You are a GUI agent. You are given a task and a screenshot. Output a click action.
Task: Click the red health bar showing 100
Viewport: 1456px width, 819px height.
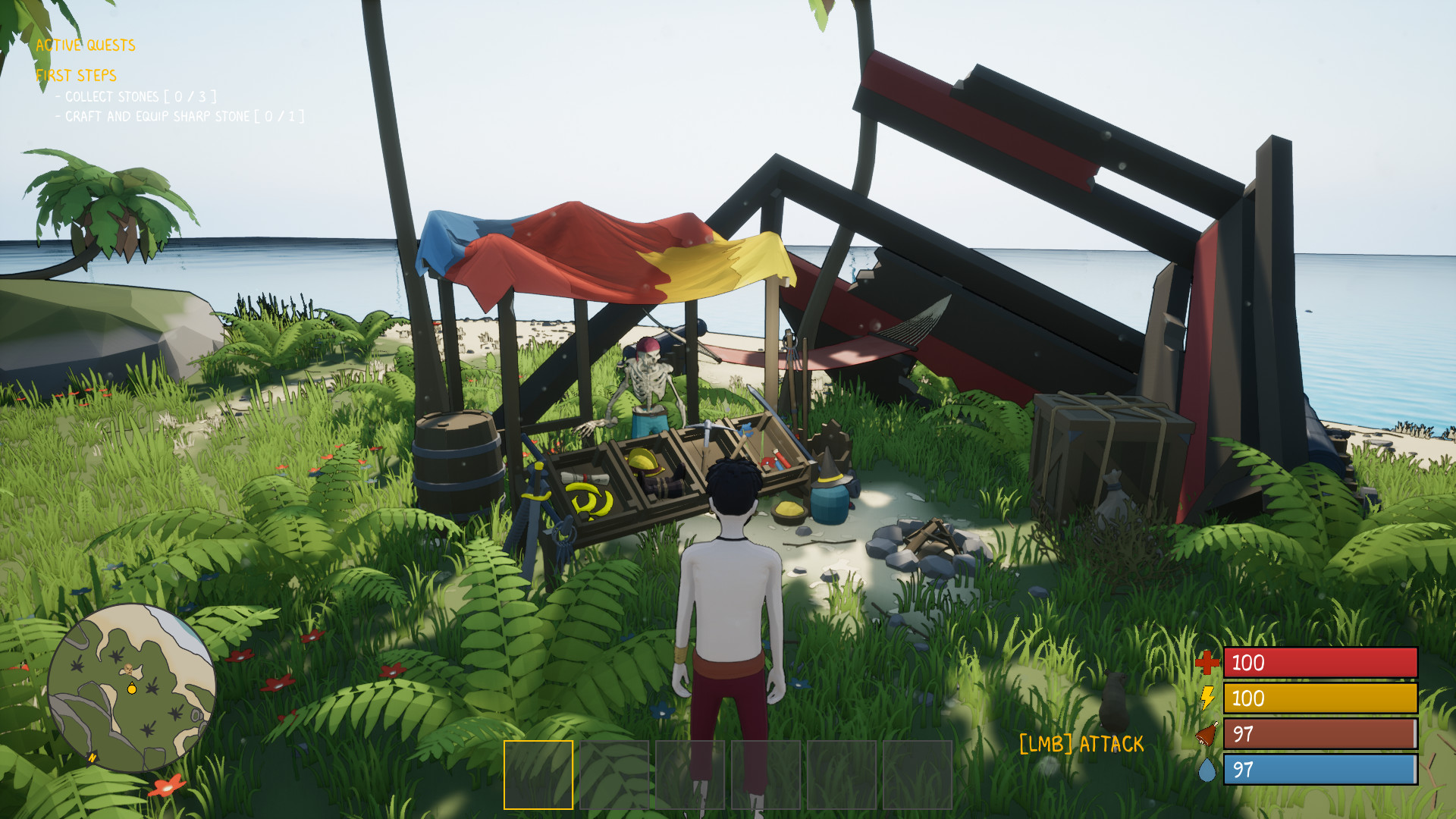pos(1319,664)
